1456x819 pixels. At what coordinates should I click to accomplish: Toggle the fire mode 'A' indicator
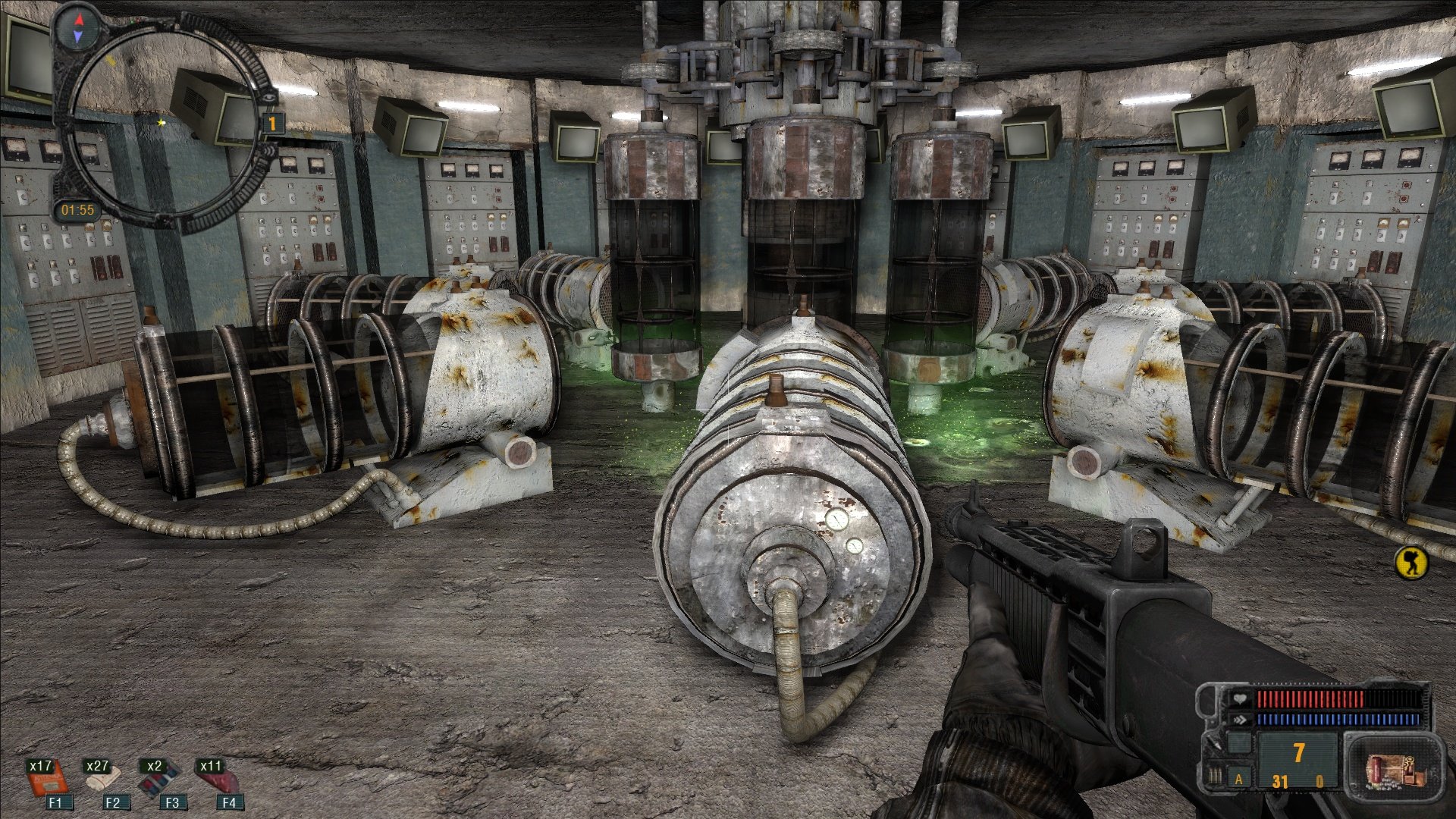pyautogui.click(x=1239, y=780)
